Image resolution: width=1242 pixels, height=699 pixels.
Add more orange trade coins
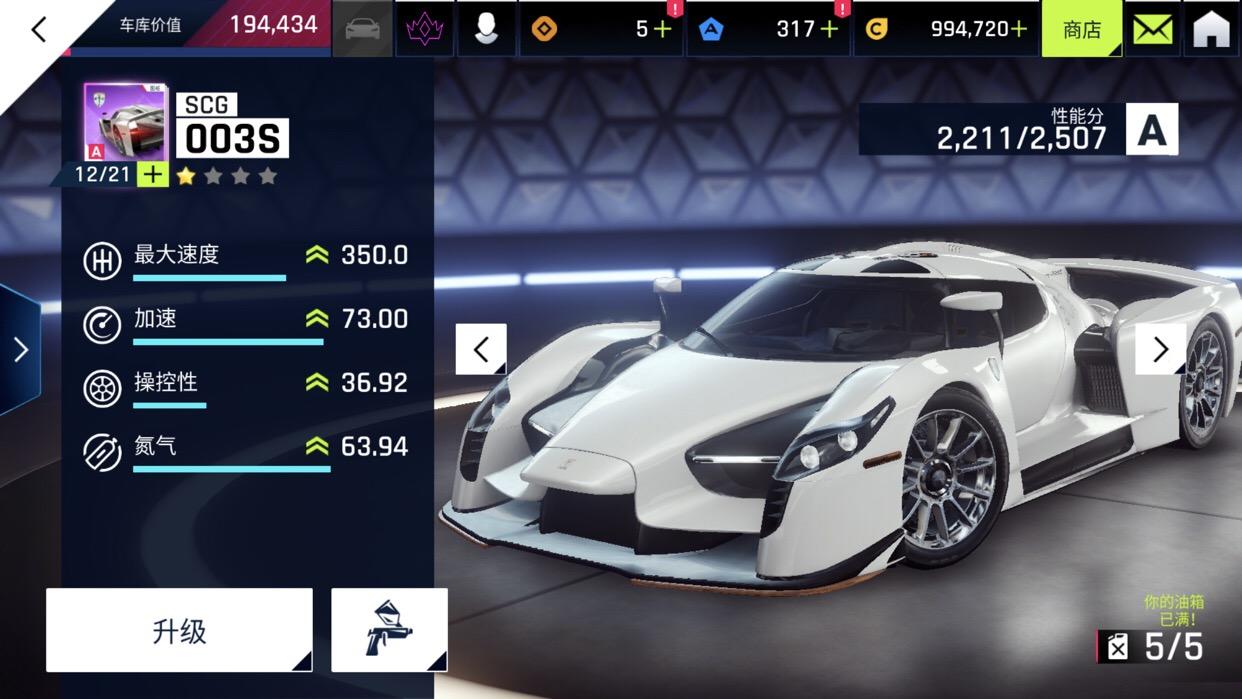[662, 29]
